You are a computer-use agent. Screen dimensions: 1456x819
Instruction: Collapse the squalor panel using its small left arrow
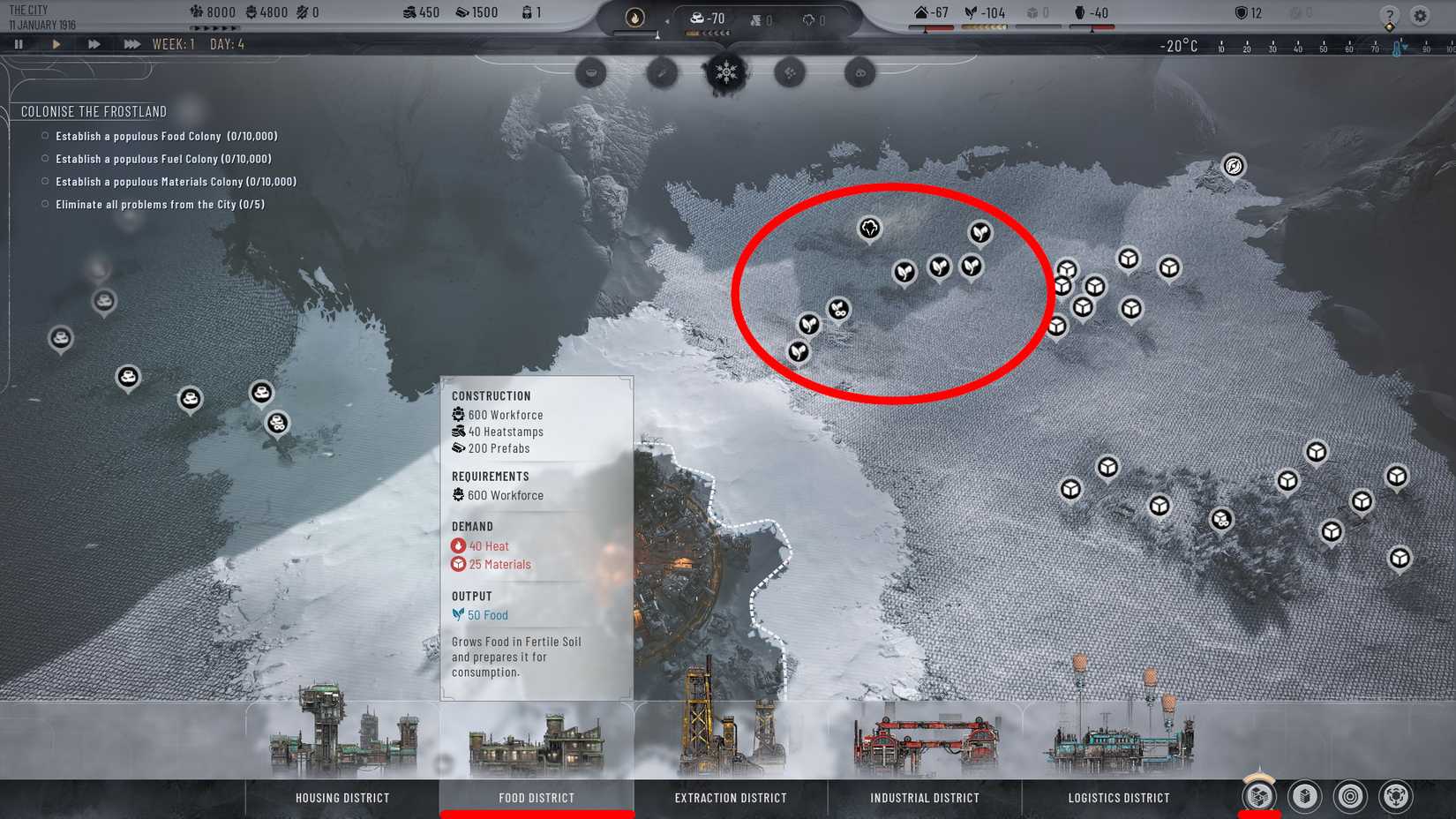tap(668, 19)
